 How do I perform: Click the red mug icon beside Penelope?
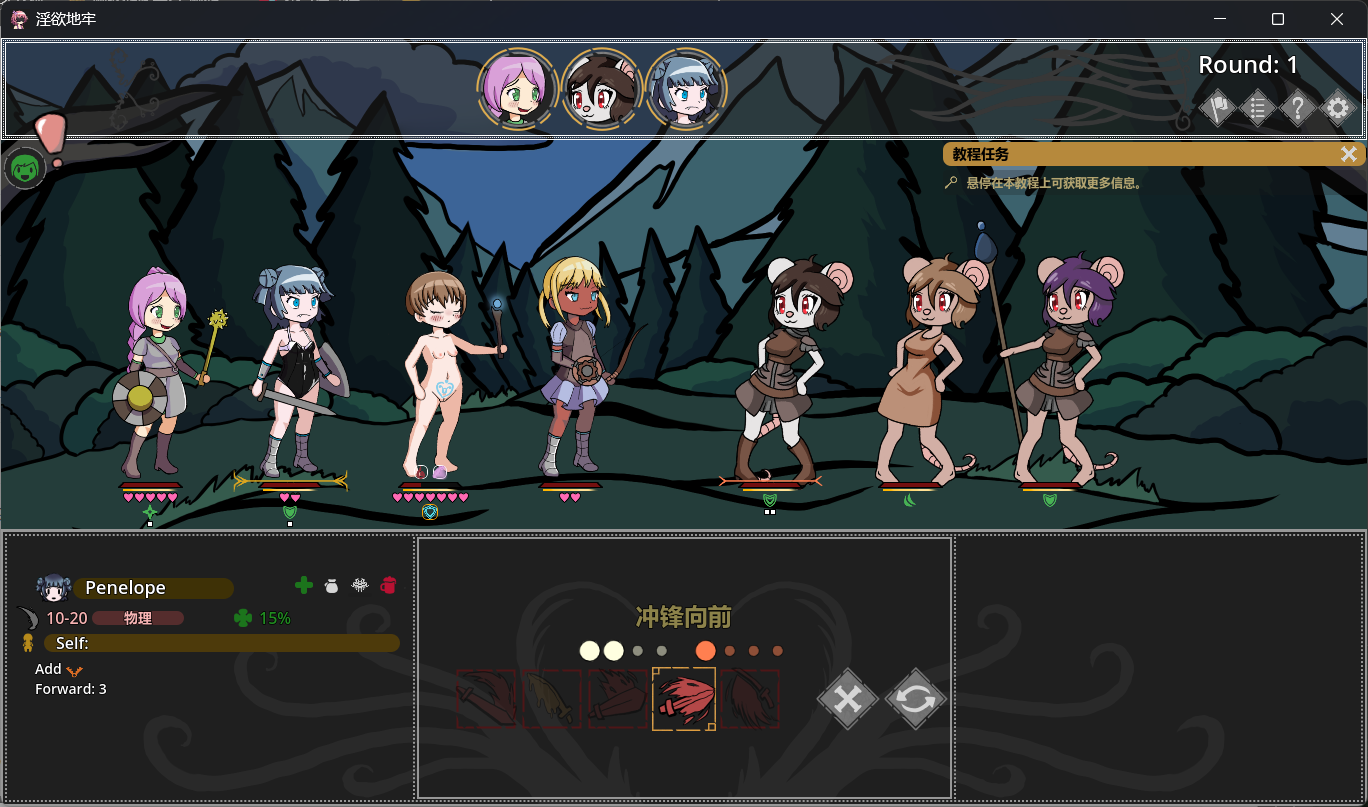389,586
